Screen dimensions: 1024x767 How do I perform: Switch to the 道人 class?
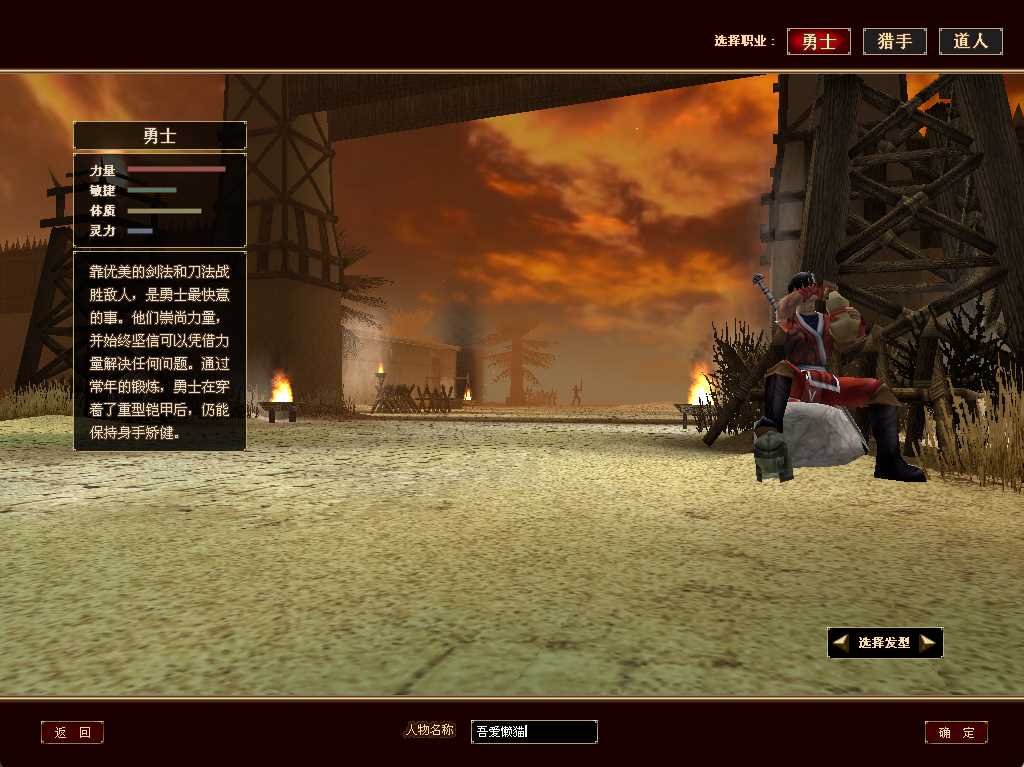coord(970,41)
